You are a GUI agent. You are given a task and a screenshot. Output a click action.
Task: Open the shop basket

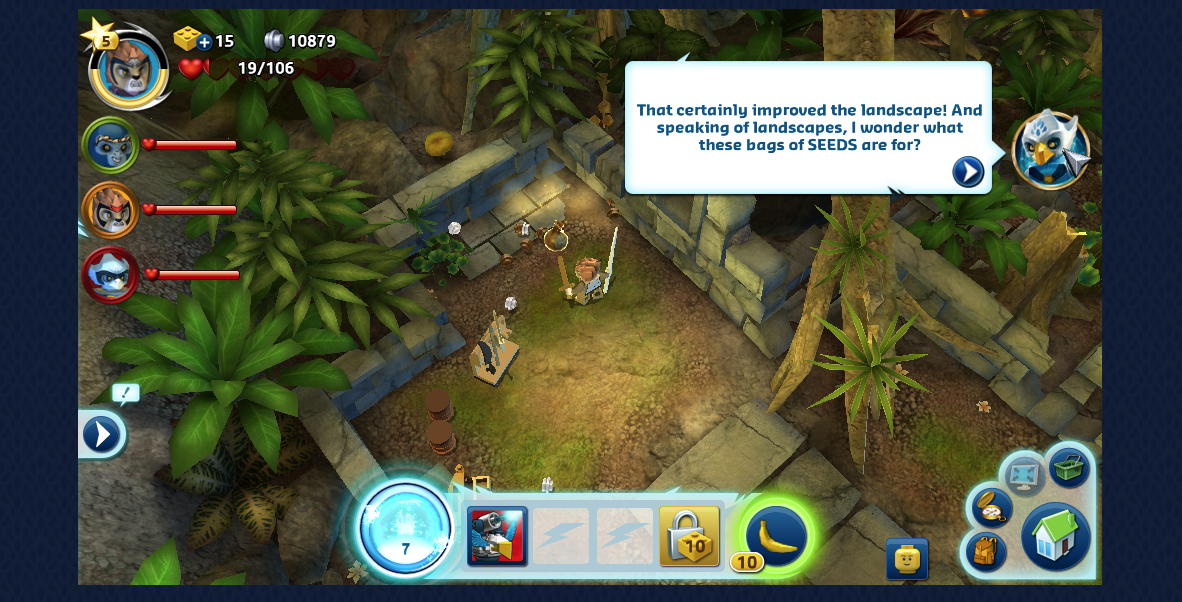pyautogui.click(x=1069, y=468)
